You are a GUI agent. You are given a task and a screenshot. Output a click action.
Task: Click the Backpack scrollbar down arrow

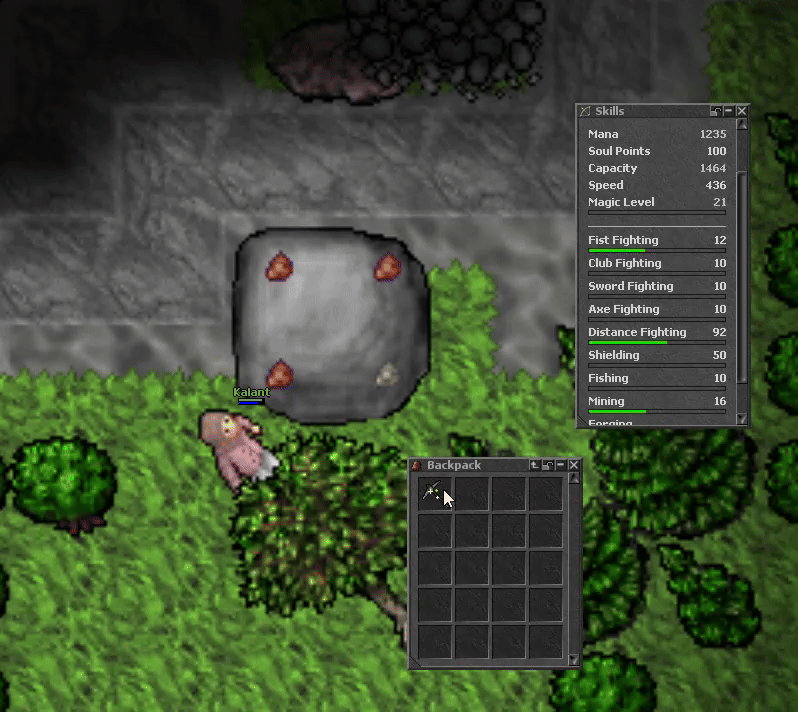574,660
